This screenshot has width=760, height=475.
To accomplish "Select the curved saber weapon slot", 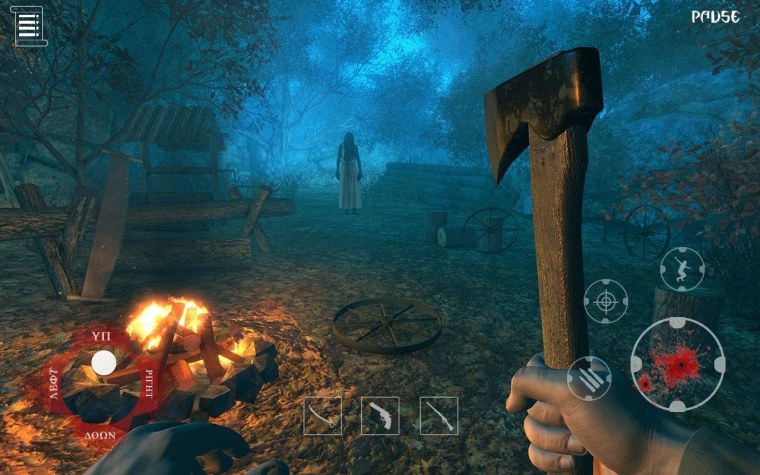I will coord(322,415).
